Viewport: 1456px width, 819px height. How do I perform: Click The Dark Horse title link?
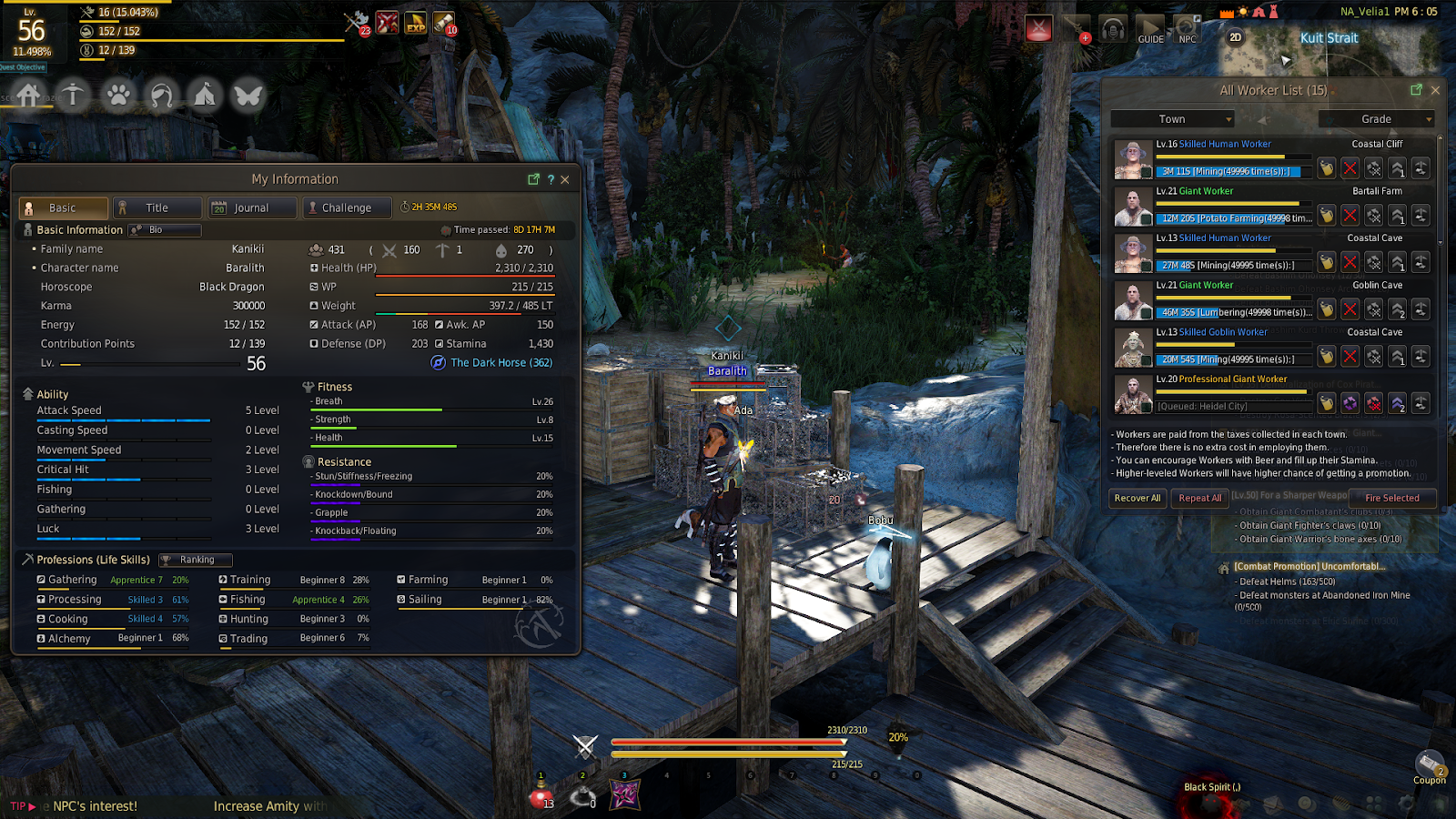pos(500,362)
